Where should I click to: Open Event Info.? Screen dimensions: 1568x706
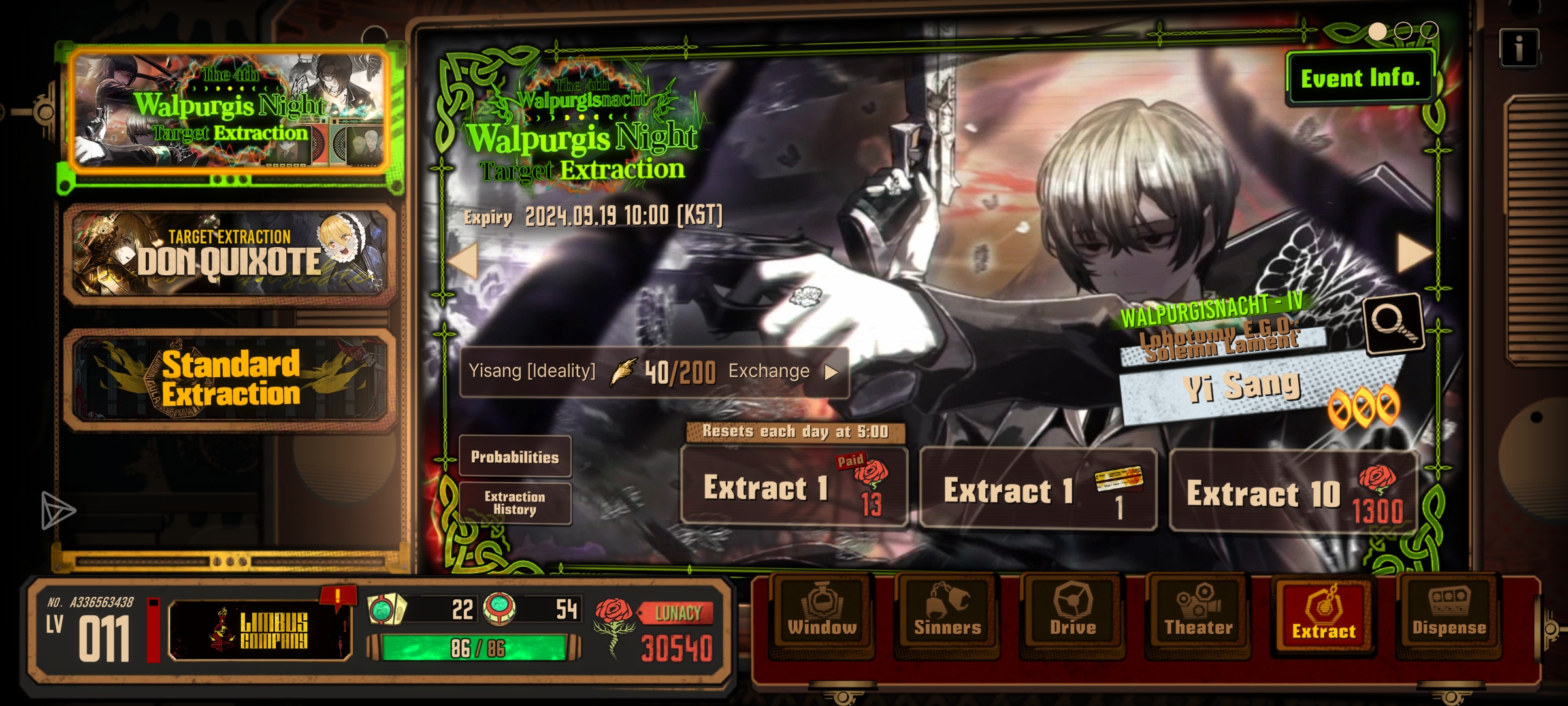[x=1360, y=78]
